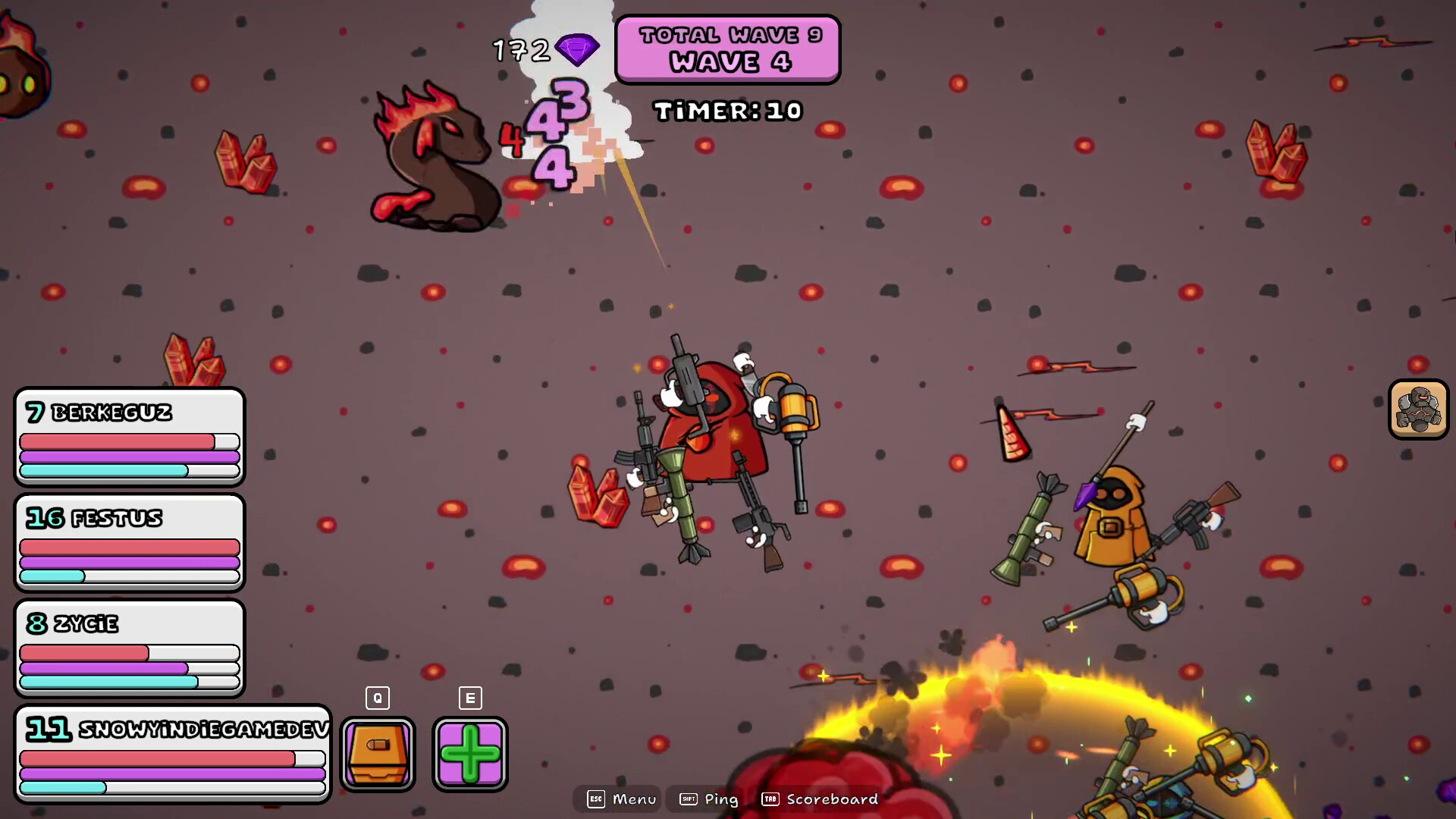
Task: Open the rock golem boss icon
Action: click(x=1417, y=410)
